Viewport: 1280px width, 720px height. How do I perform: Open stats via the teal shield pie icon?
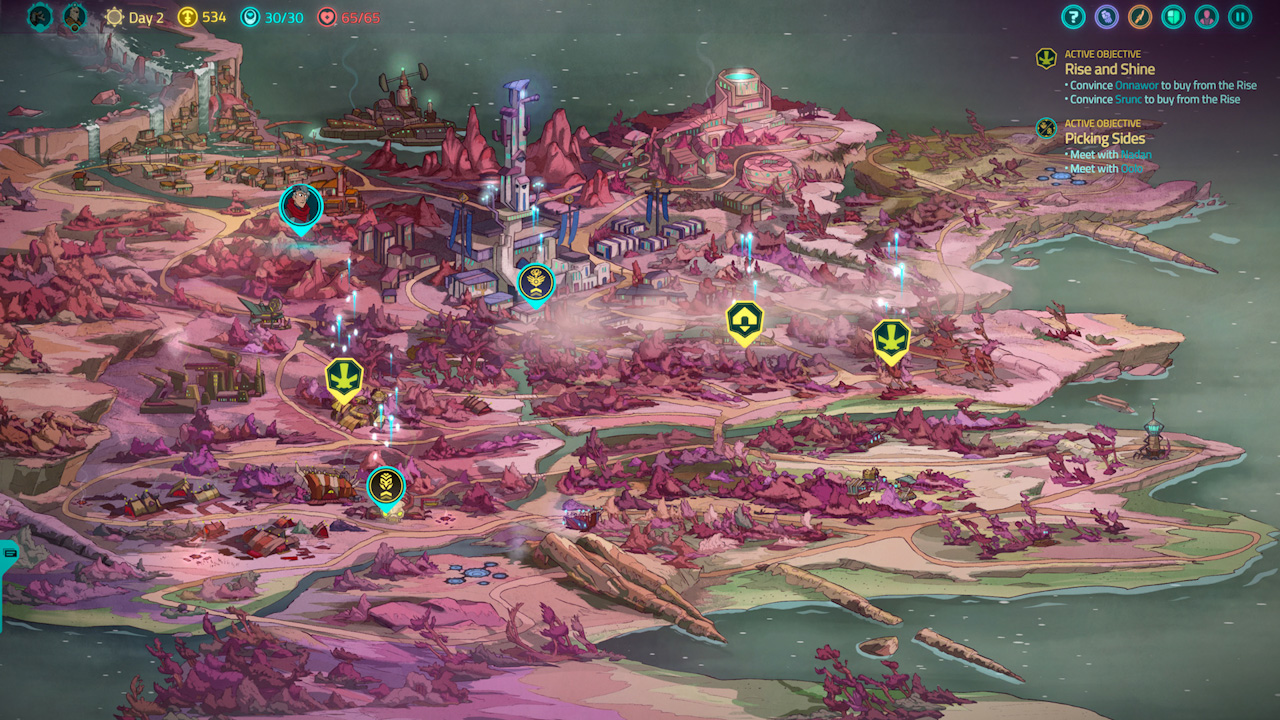[x=1172, y=17]
